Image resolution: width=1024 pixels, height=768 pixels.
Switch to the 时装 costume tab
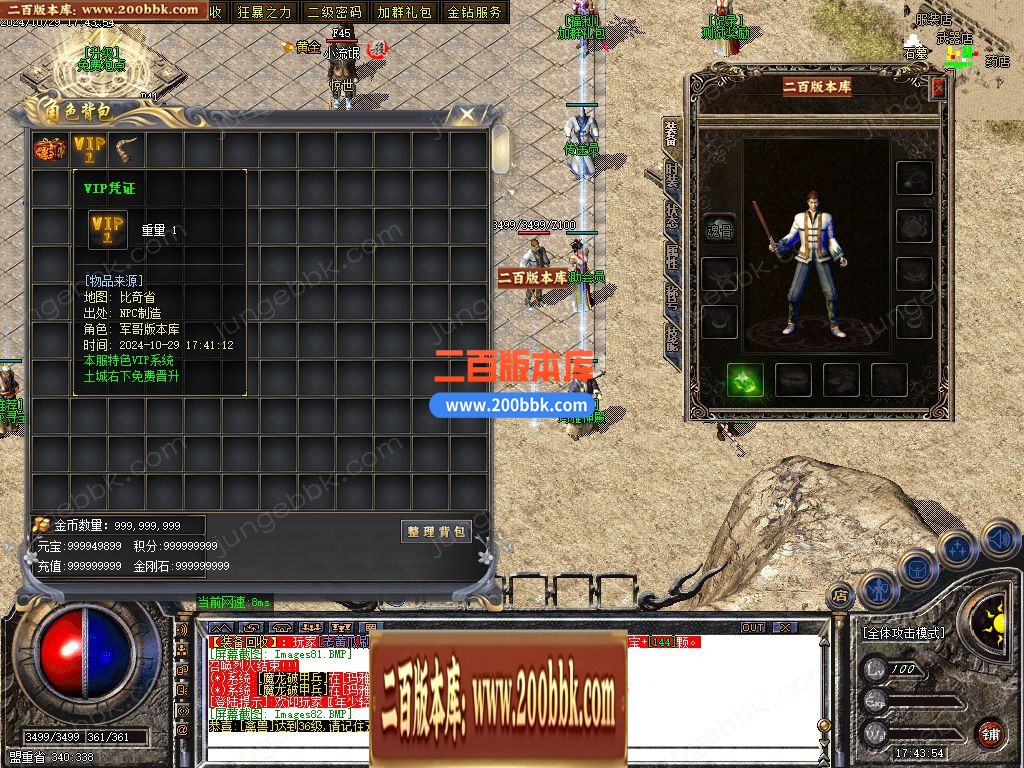pos(672,177)
